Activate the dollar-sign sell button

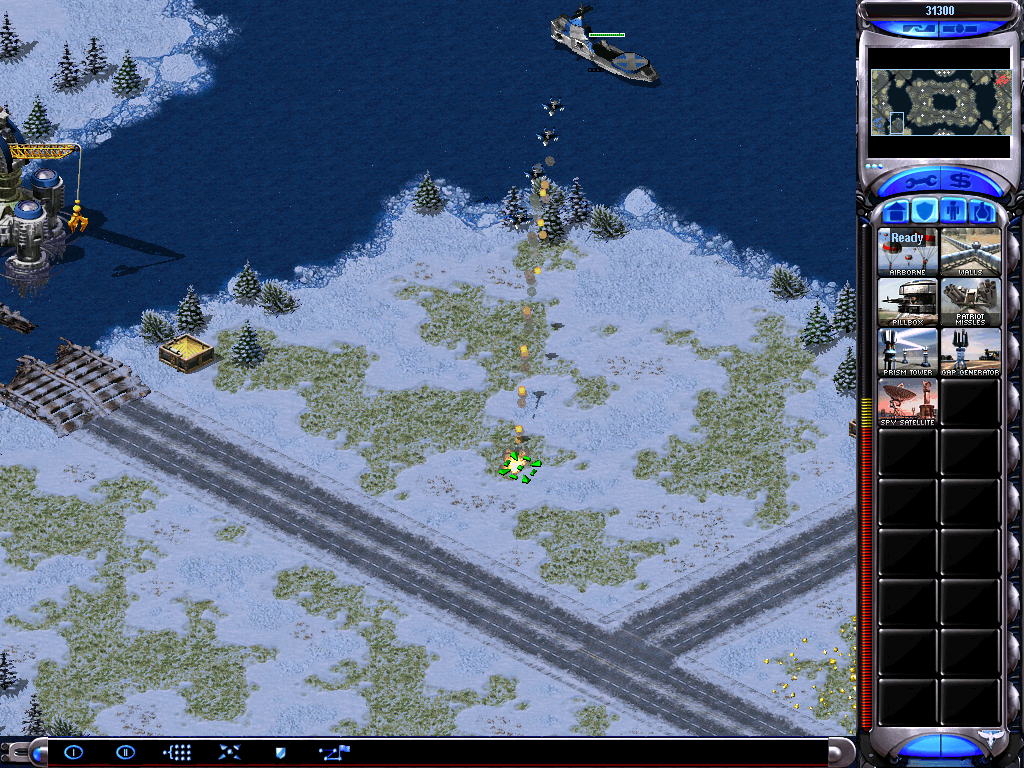pos(961,182)
